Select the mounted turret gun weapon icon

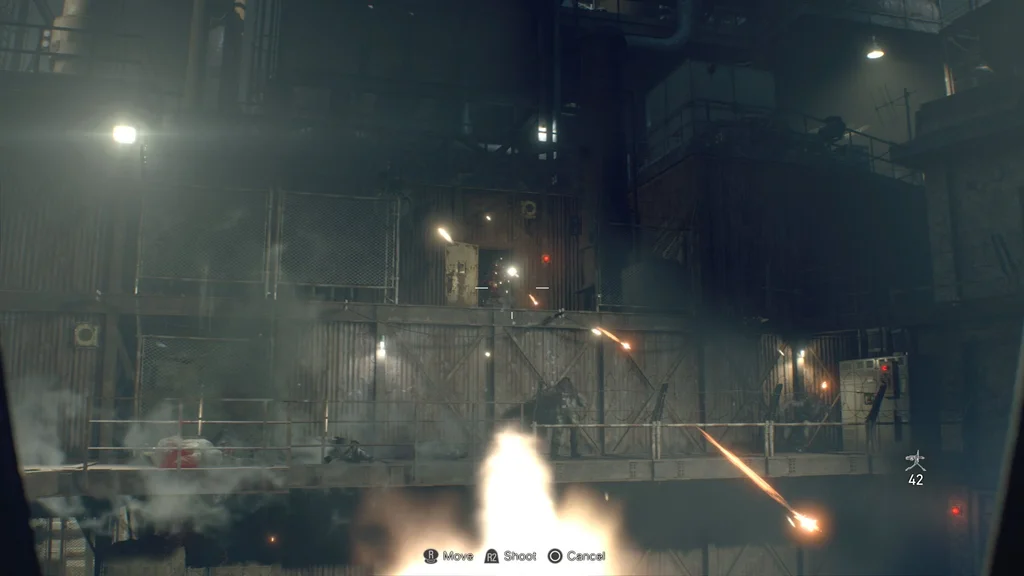tap(915, 461)
